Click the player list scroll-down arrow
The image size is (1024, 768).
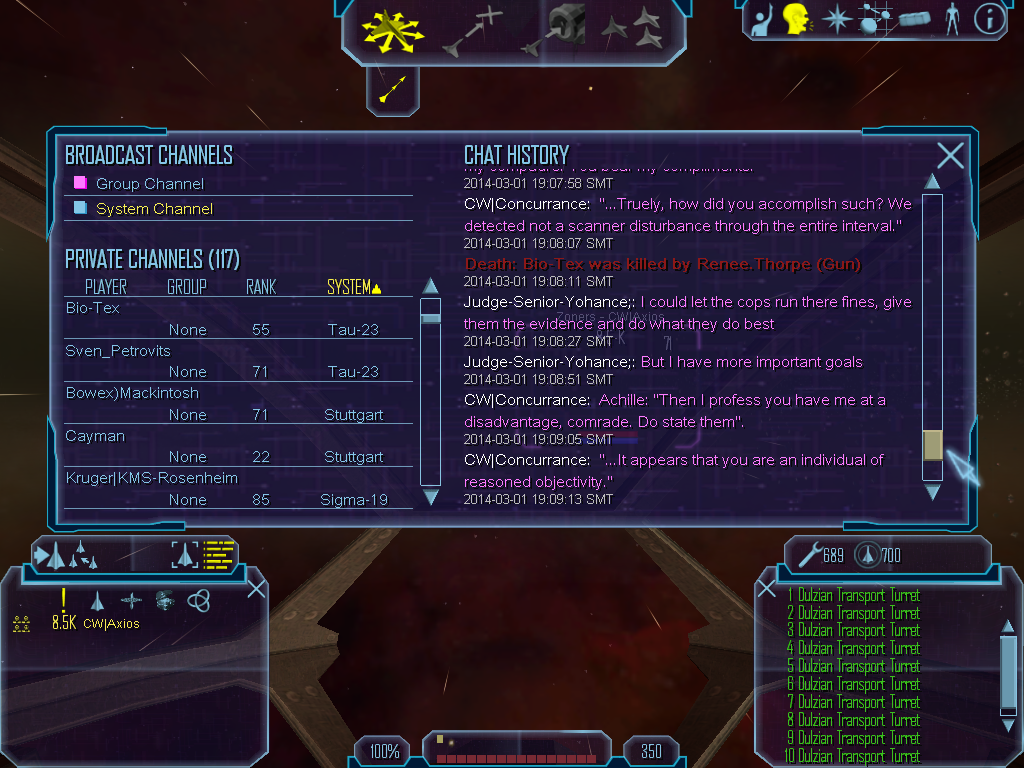click(431, 497)
